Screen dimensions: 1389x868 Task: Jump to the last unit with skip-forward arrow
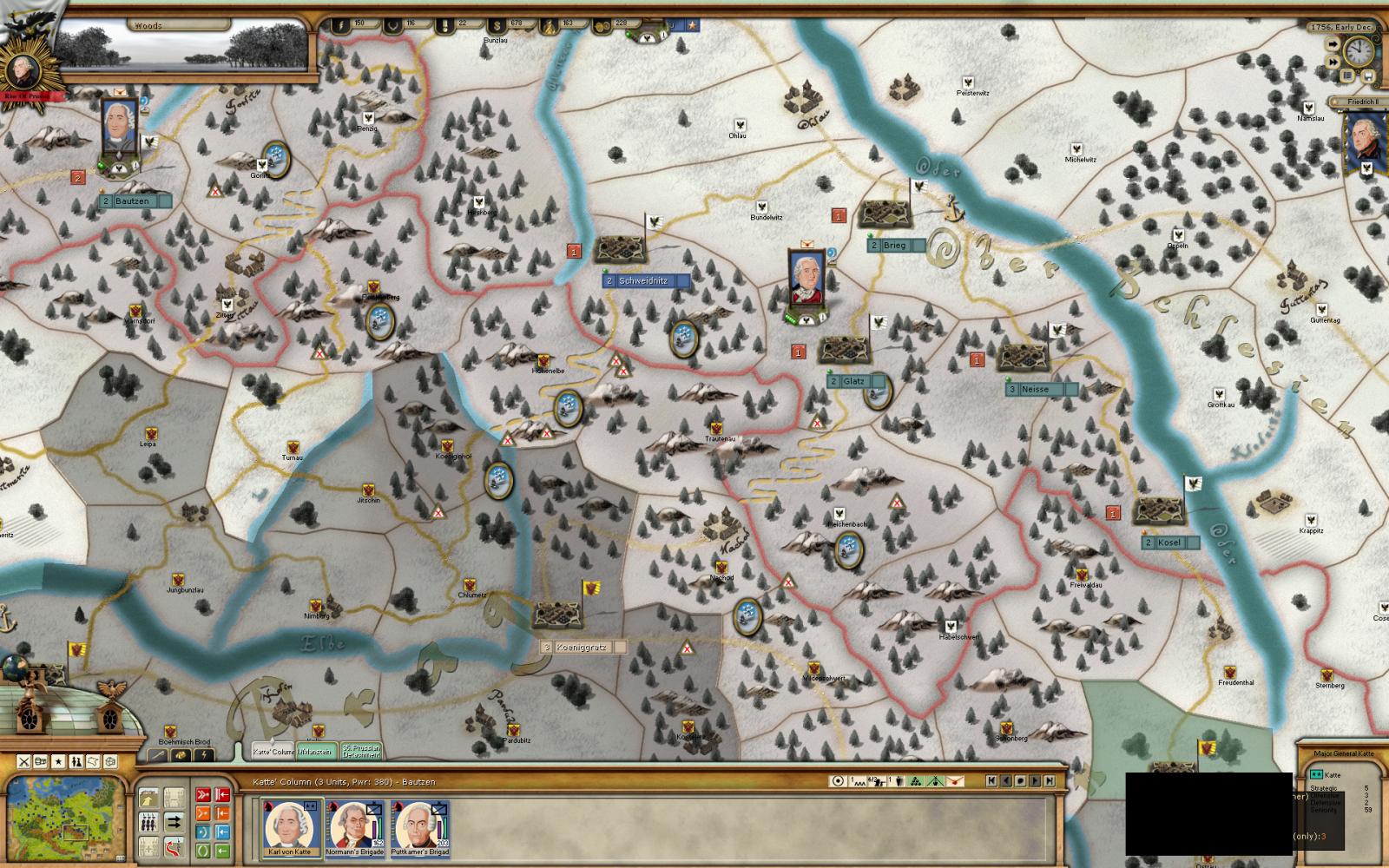coord(1049,781)
